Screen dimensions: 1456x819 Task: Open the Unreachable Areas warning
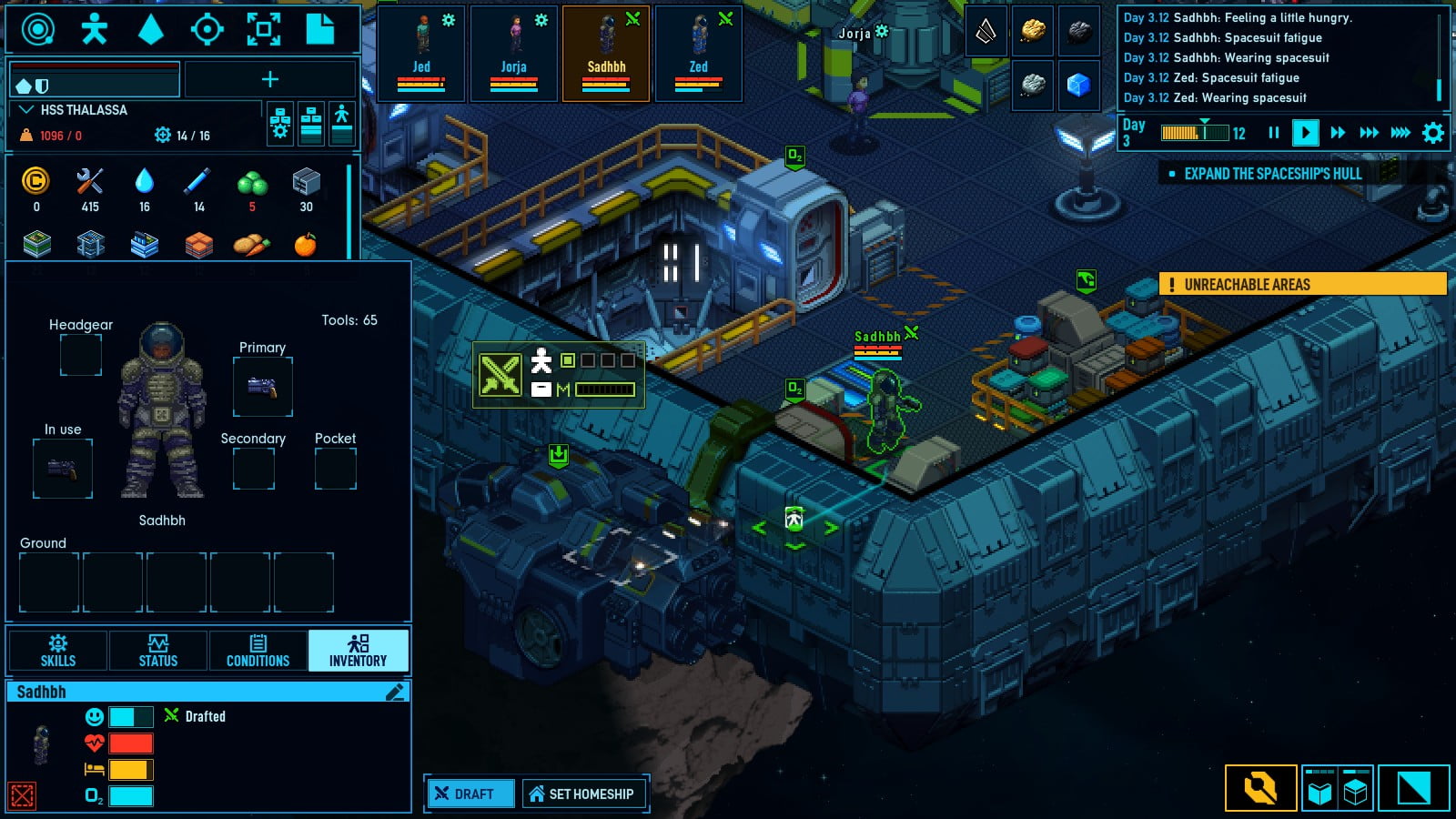(x=1302, y=285)
